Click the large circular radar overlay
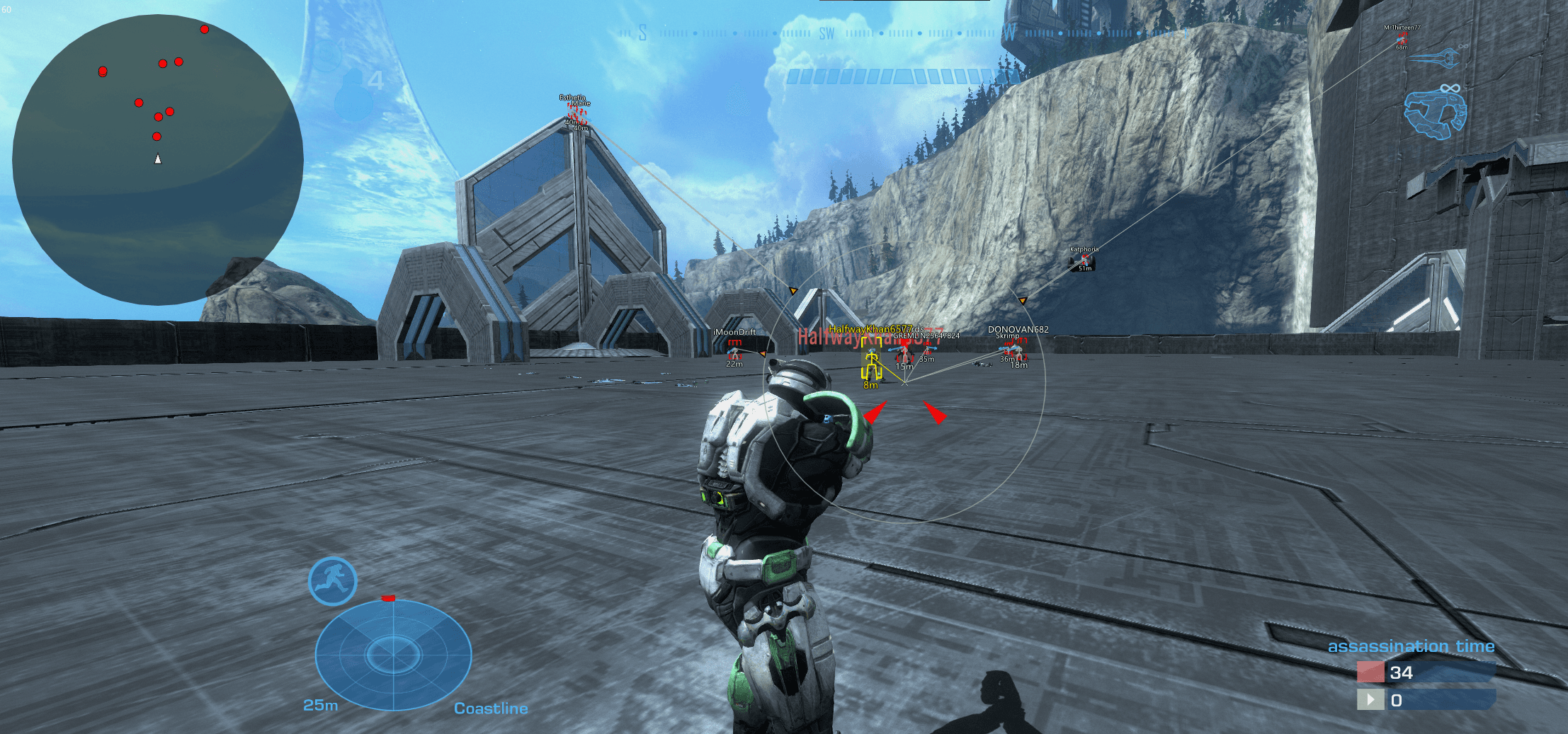Screen dimensions: 1568x734 [157, 159]
